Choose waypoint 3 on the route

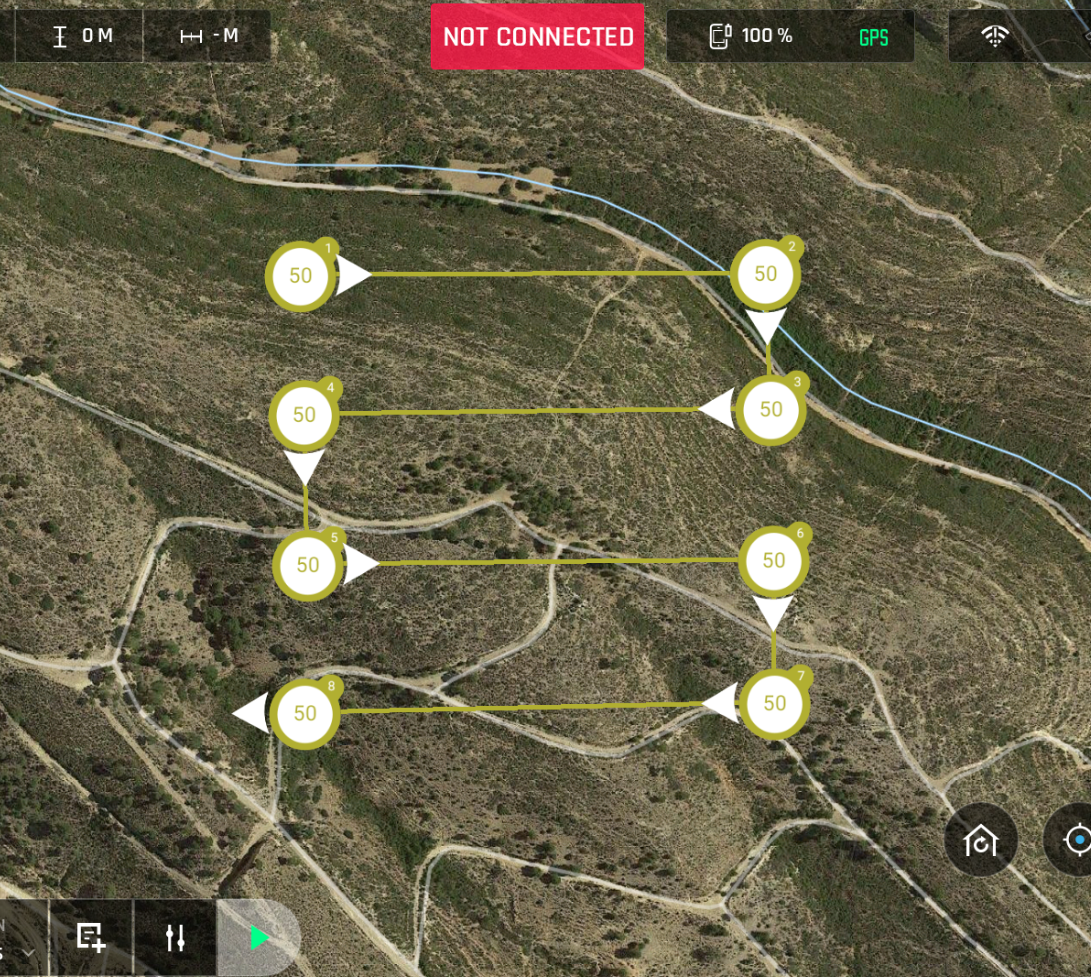pyautogui.click(x=770, y=409)
